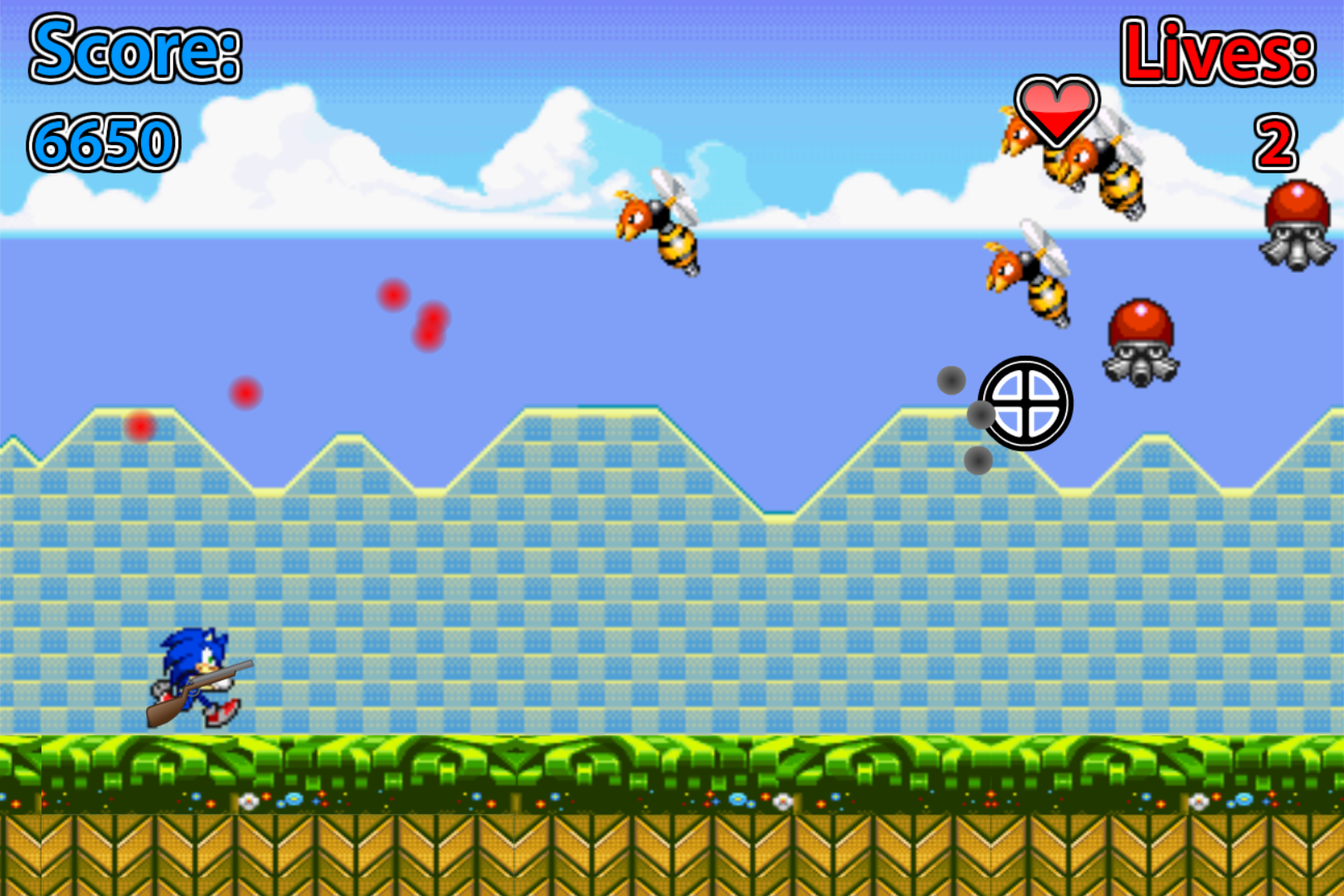The image size is (1344, 896).
Task: Shoot the Buzz Bomber bee near the clouds
Action: pos(660,224)
